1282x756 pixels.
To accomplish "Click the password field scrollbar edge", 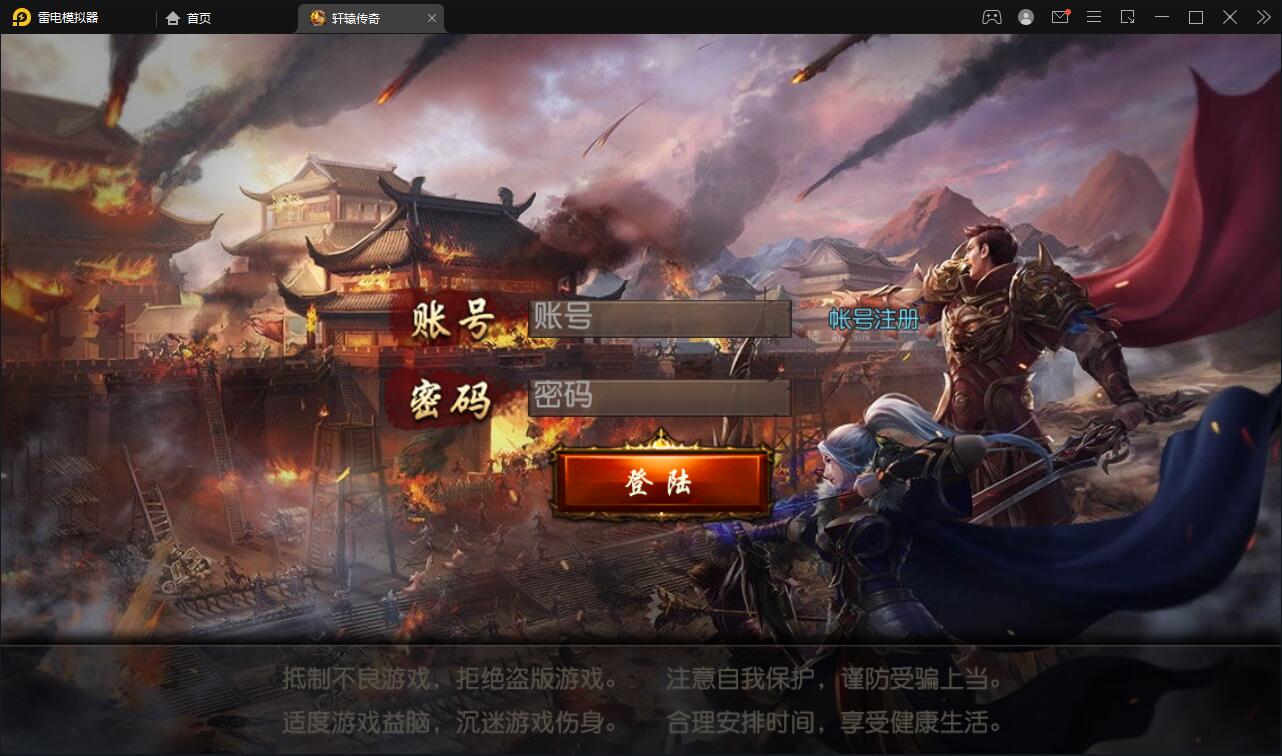I will pos(786,396).
